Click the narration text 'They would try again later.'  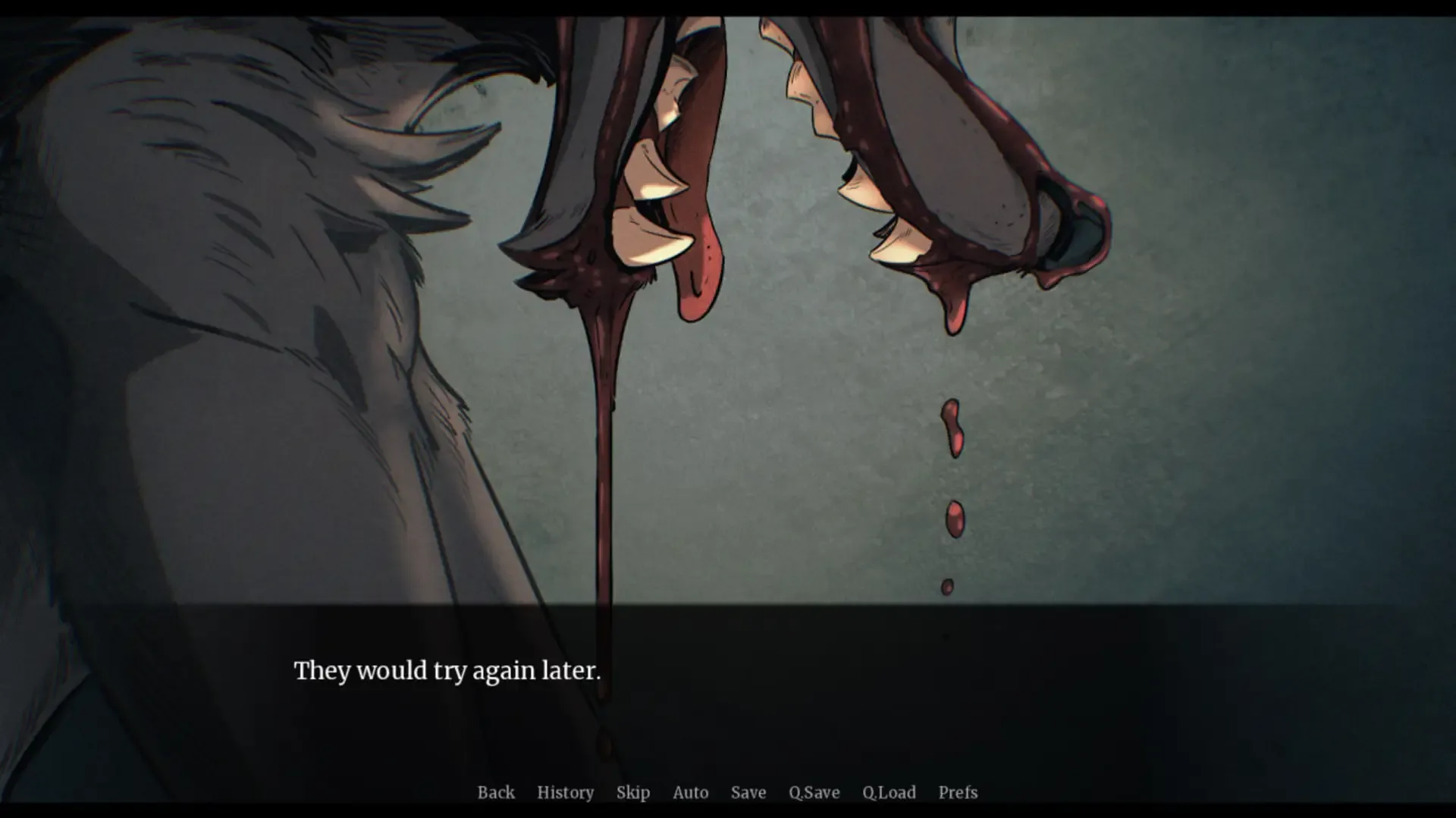[447, 670]
